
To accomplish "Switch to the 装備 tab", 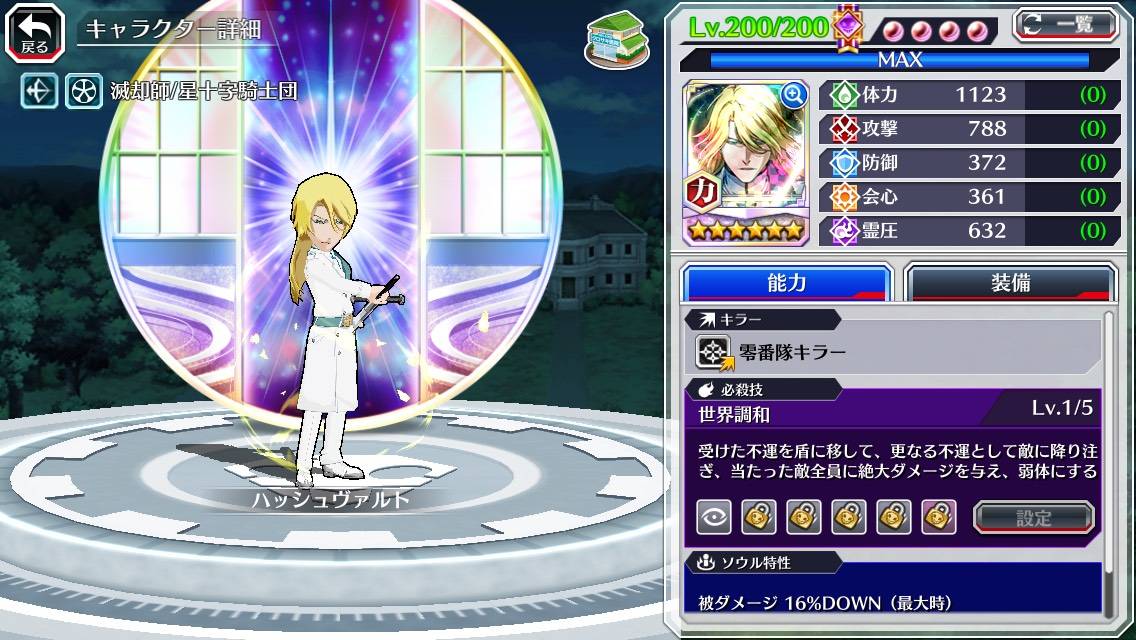I will [x=1010, y=283].
